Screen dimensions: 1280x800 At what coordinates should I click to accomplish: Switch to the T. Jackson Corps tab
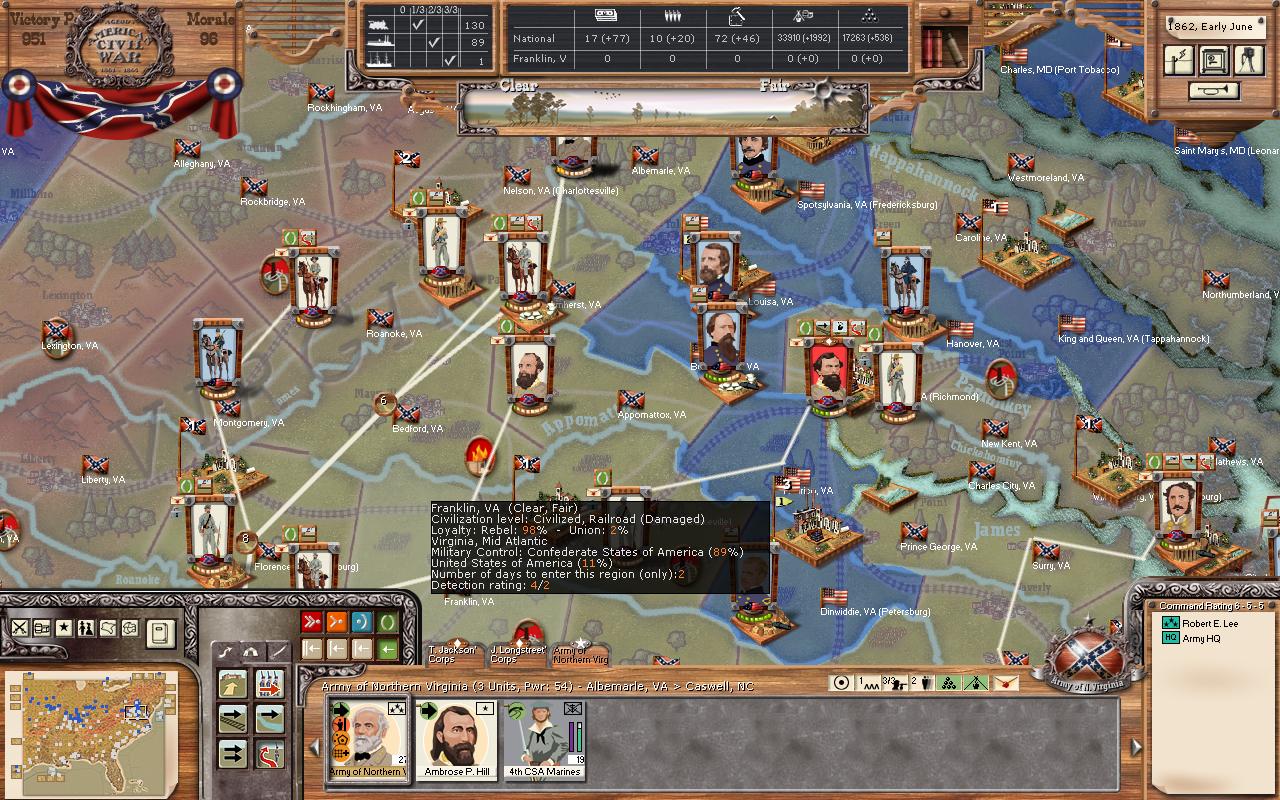pyautogui.click(x=445, y=654)
